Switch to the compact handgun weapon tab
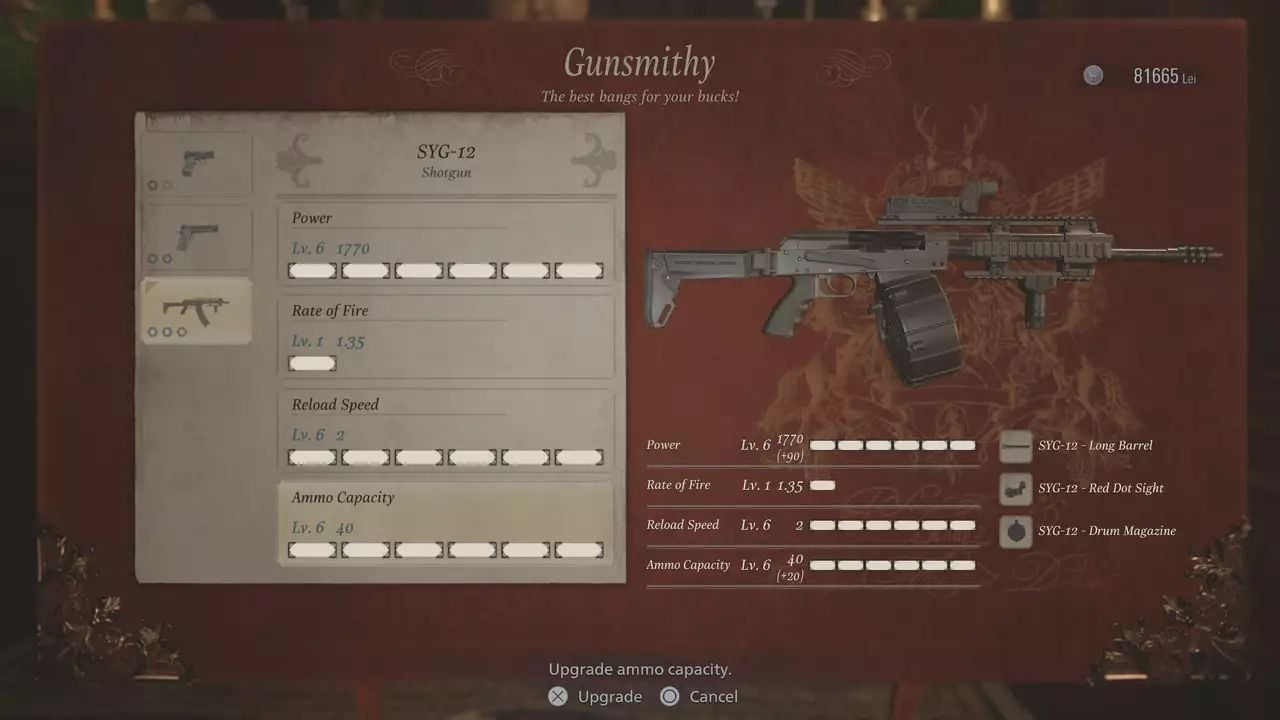This screenshot has width=1280, height=720. click(x=195, y=164)
